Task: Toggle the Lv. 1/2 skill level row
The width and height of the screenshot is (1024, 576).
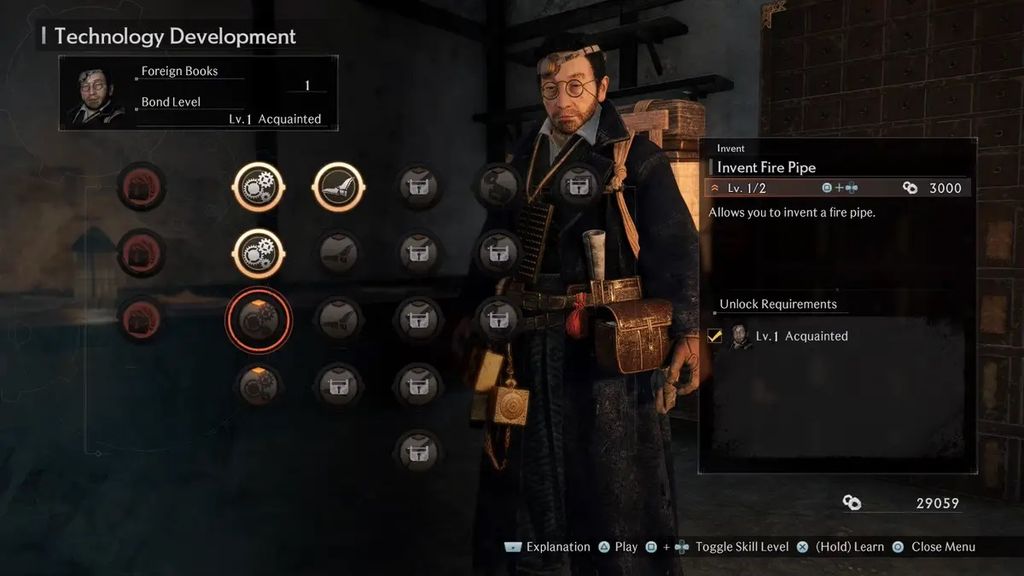Action: coord(838,188)
